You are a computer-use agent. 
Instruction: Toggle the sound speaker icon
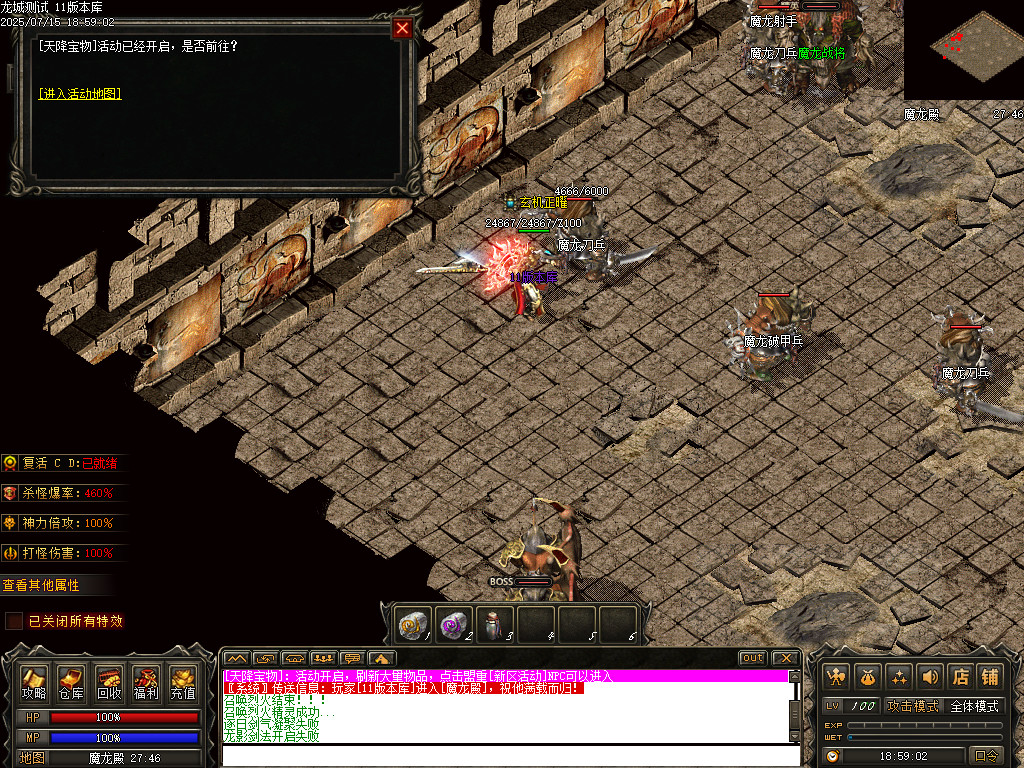point(930,676)
